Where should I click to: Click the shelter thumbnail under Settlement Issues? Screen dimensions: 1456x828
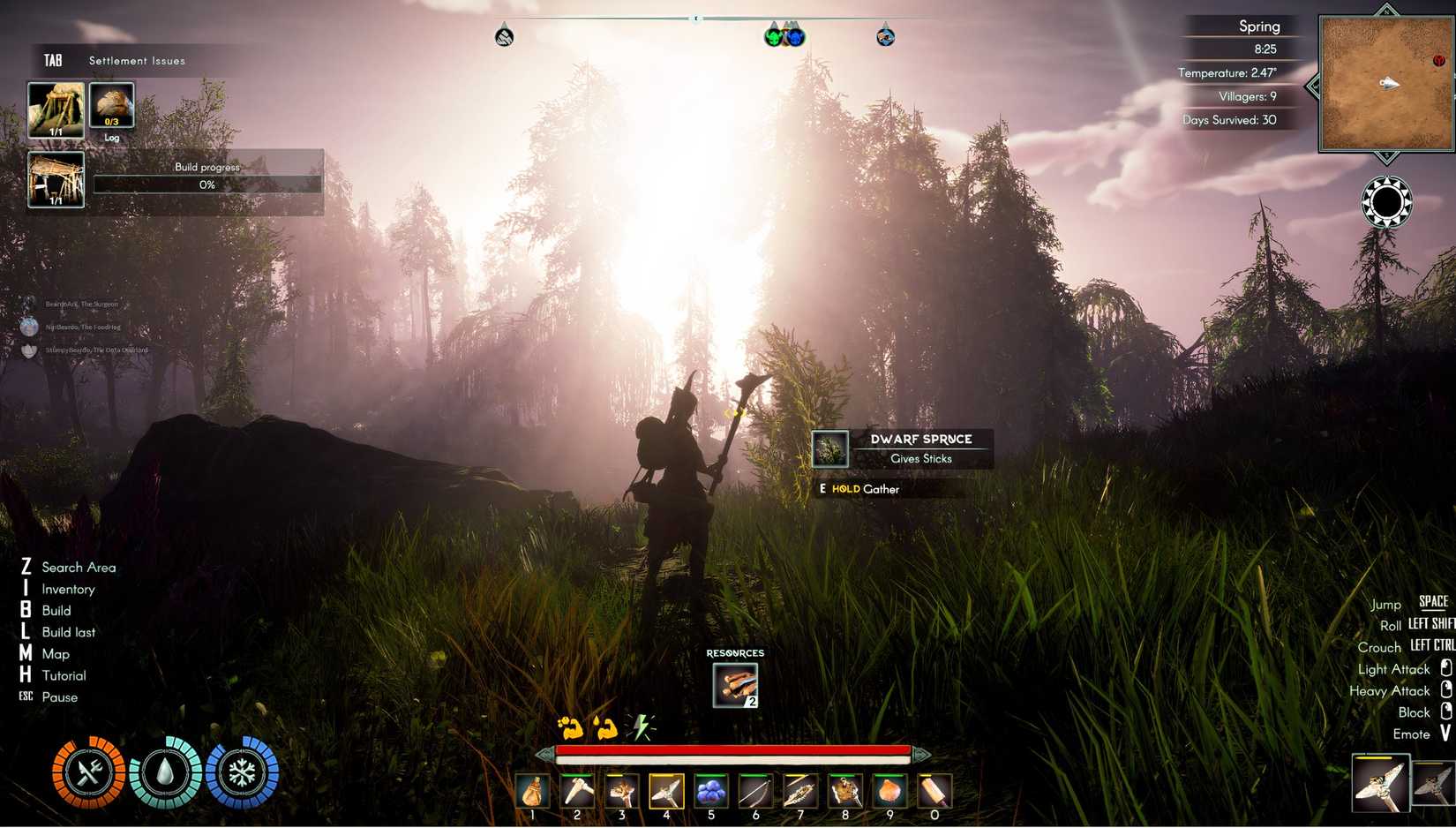pos(56,108)
